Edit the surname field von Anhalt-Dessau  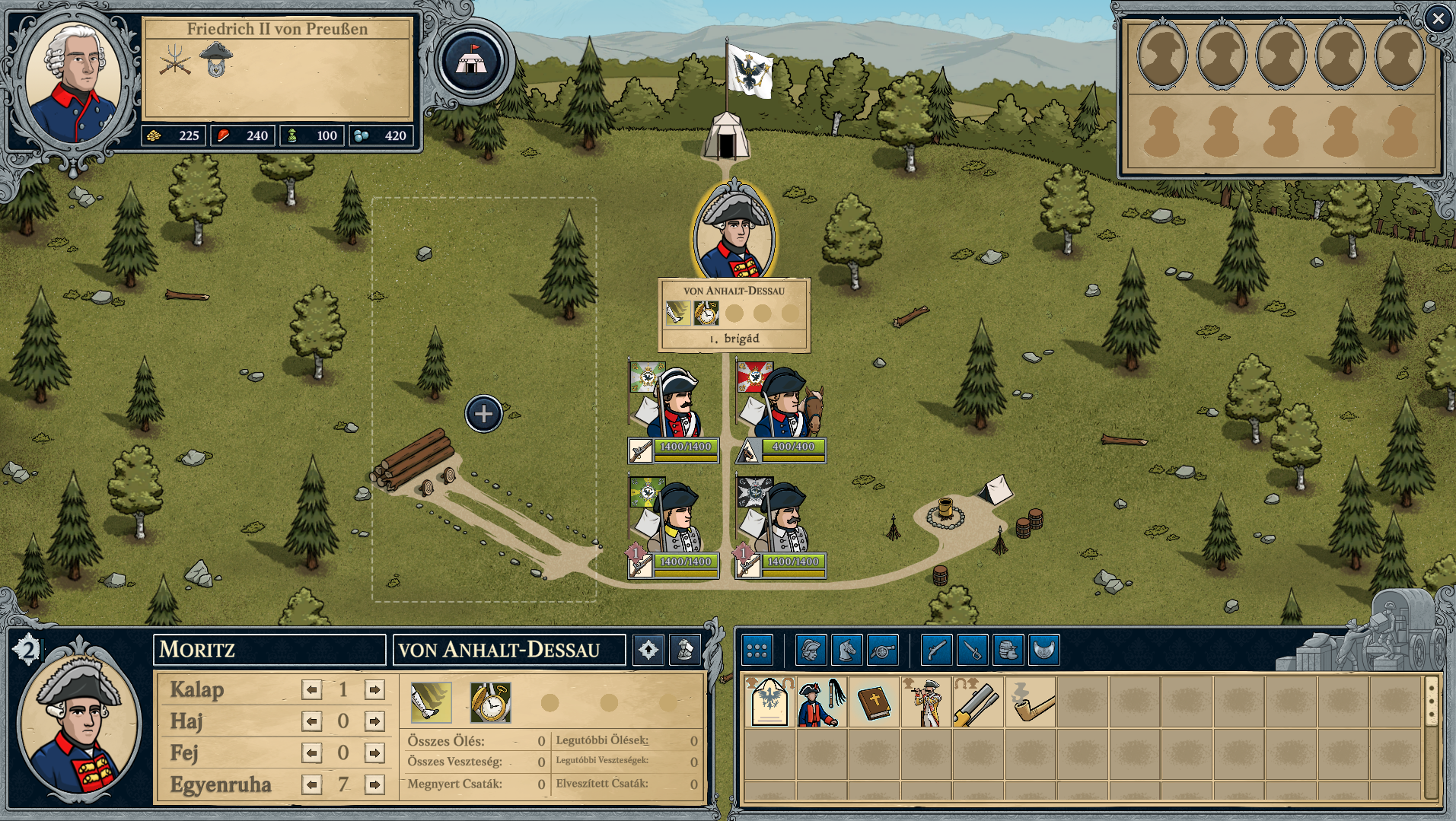(x=508, y=650)
